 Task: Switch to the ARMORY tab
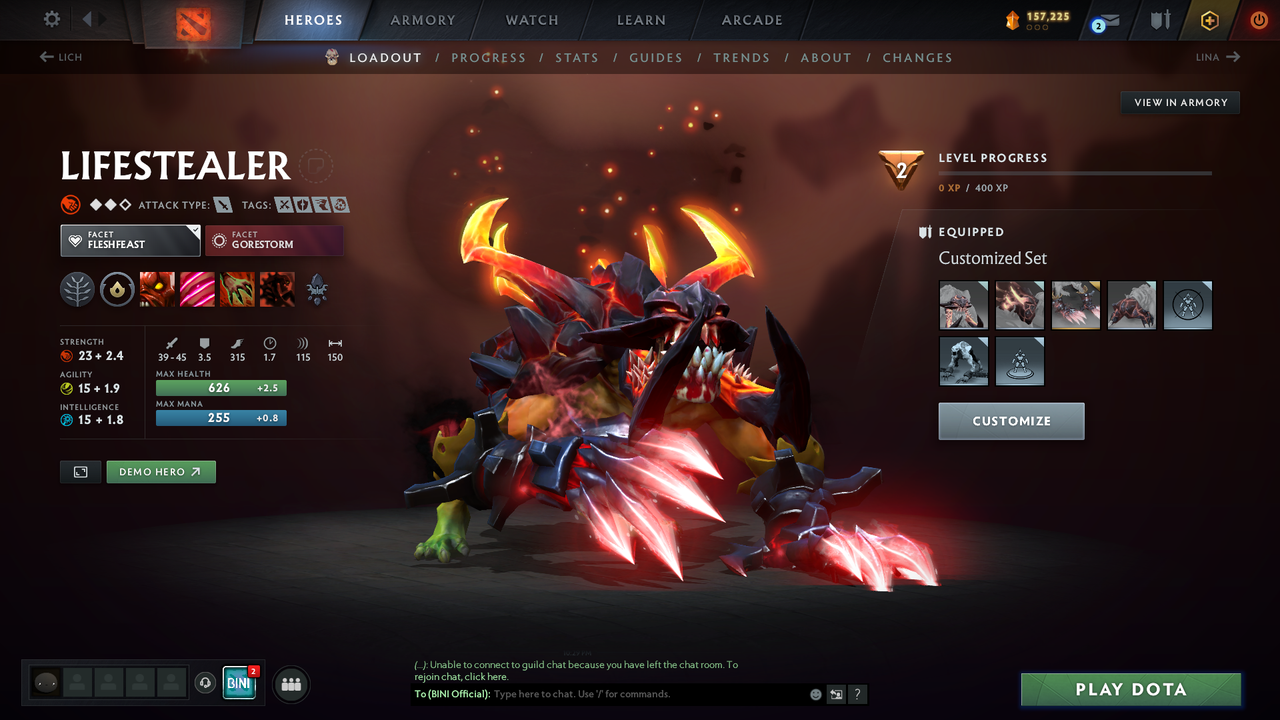tap(422, 19)
